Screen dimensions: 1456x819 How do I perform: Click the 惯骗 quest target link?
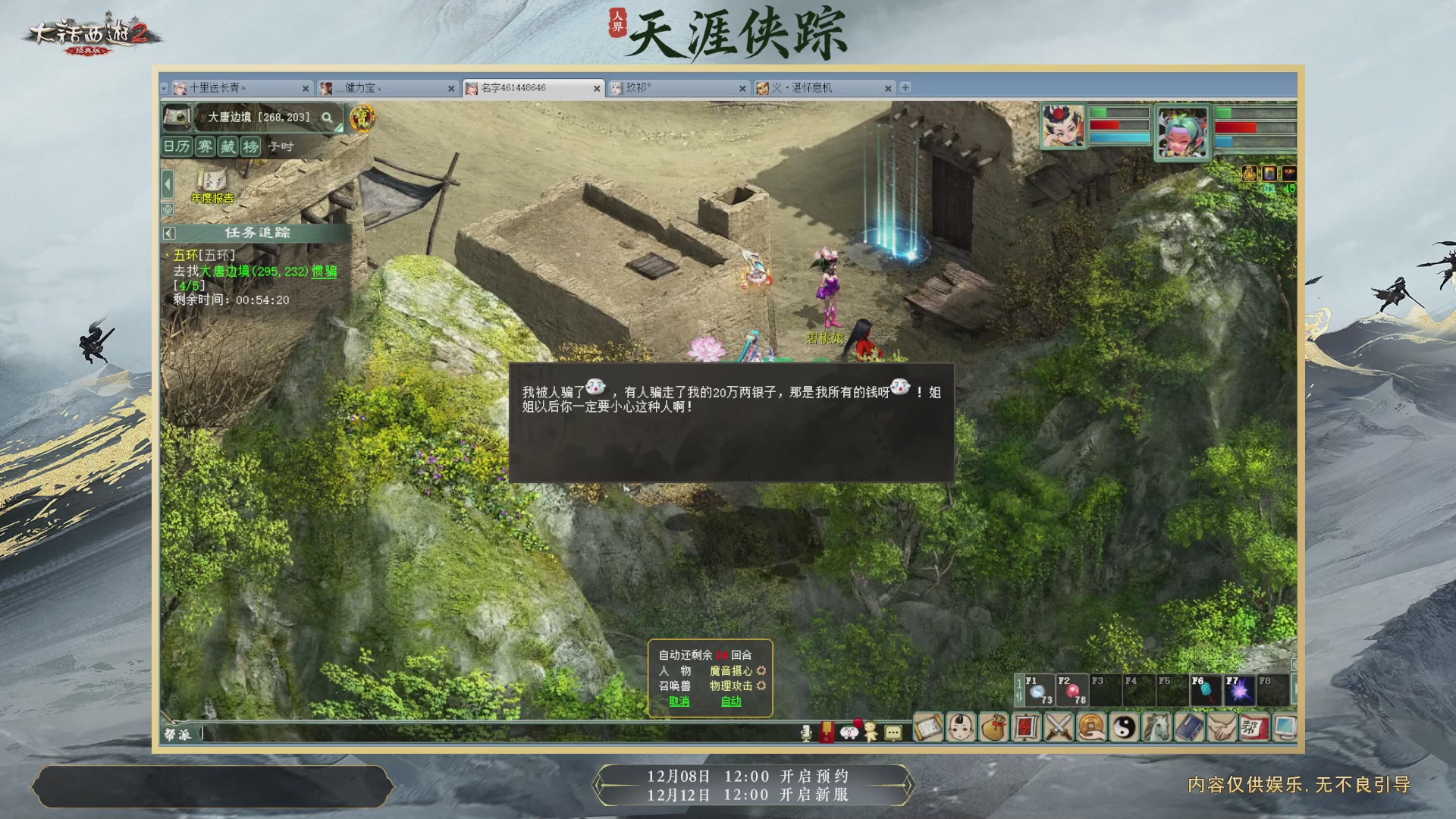click(325, 271)
